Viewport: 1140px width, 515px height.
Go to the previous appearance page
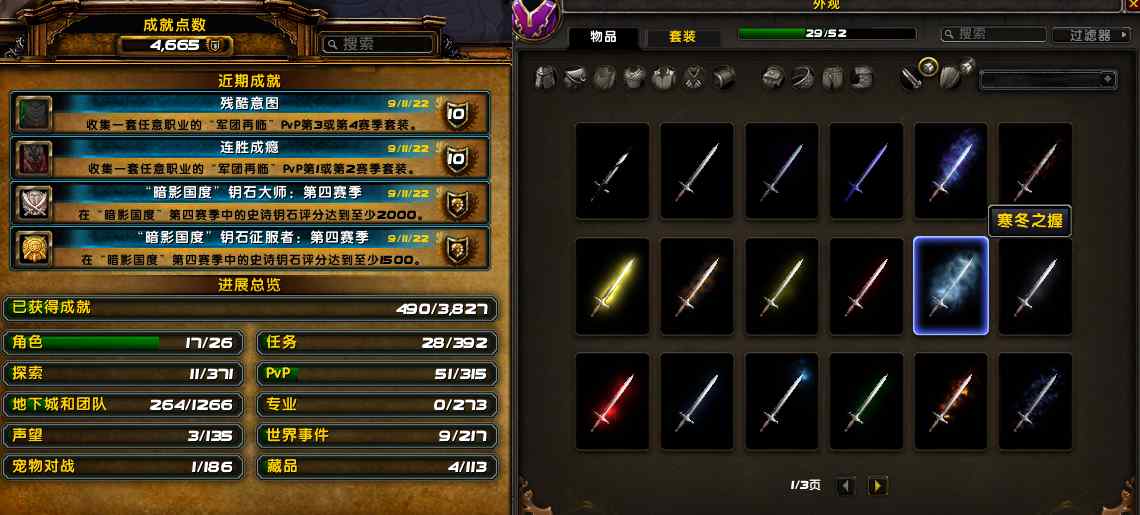pyautogui.click(x=846, y=486)
